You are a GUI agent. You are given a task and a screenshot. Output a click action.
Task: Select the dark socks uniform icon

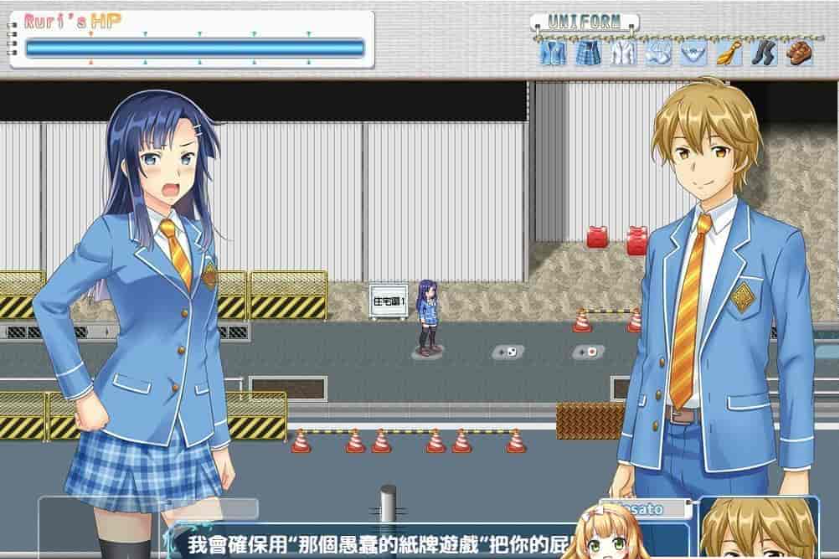[763, 52]
